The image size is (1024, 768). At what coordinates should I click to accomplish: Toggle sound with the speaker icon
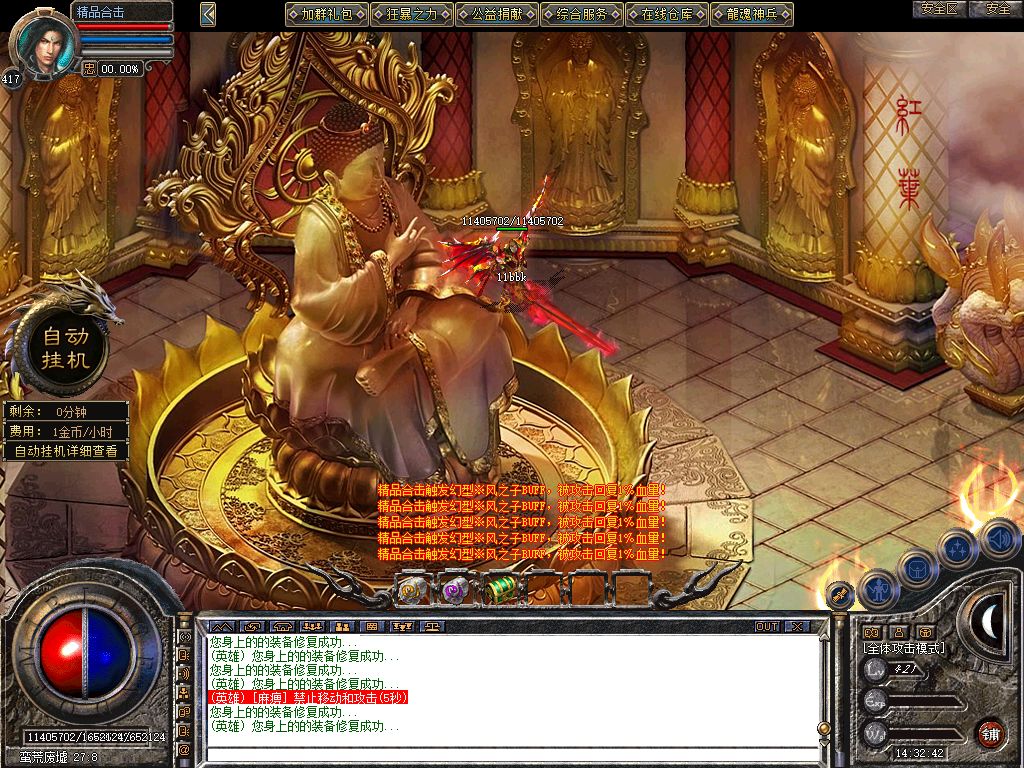click(x=999, y=539)
